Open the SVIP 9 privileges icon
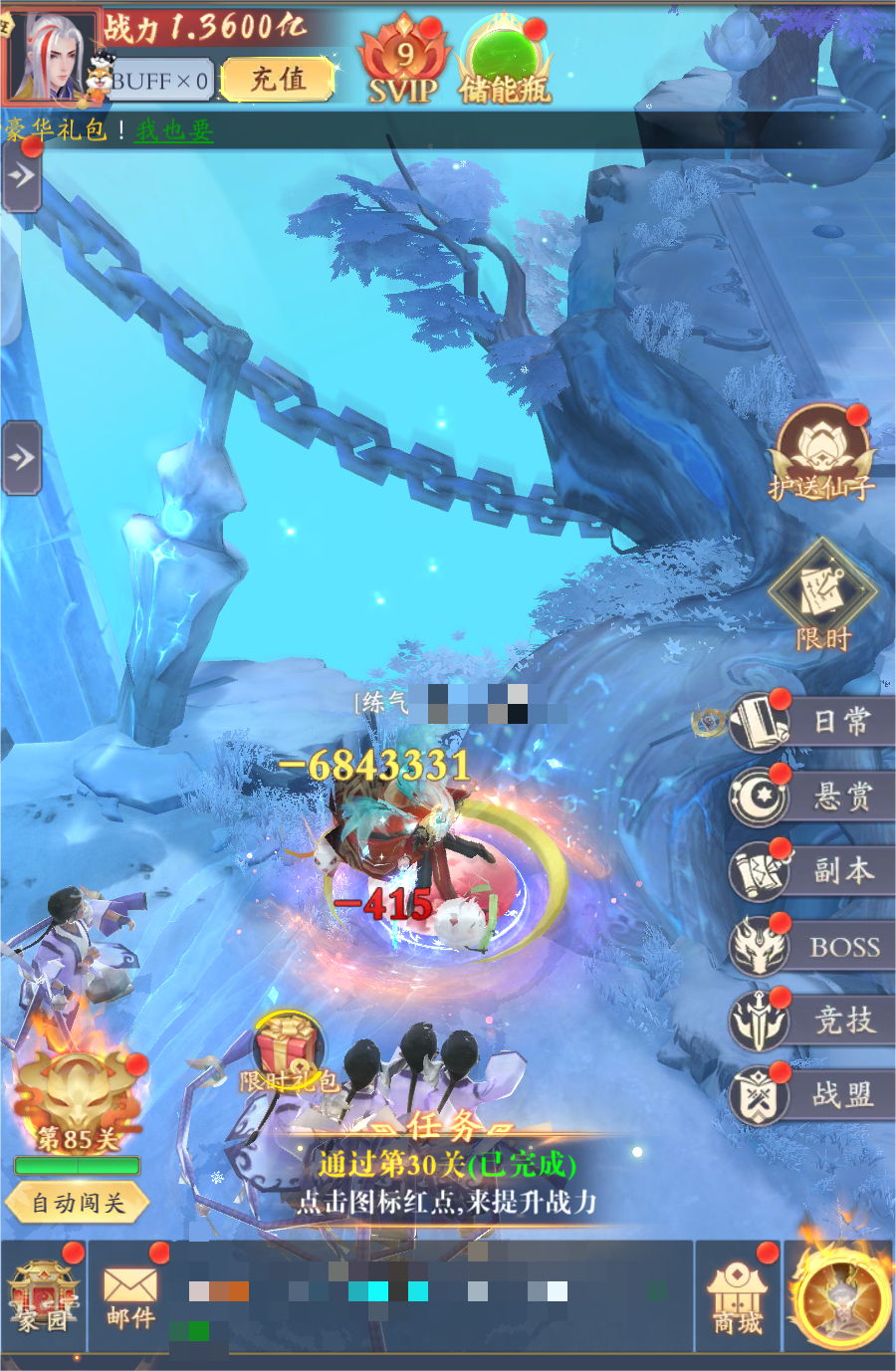Image resolution: width=896 pixels, height=1371 pixels. [403, 62]
